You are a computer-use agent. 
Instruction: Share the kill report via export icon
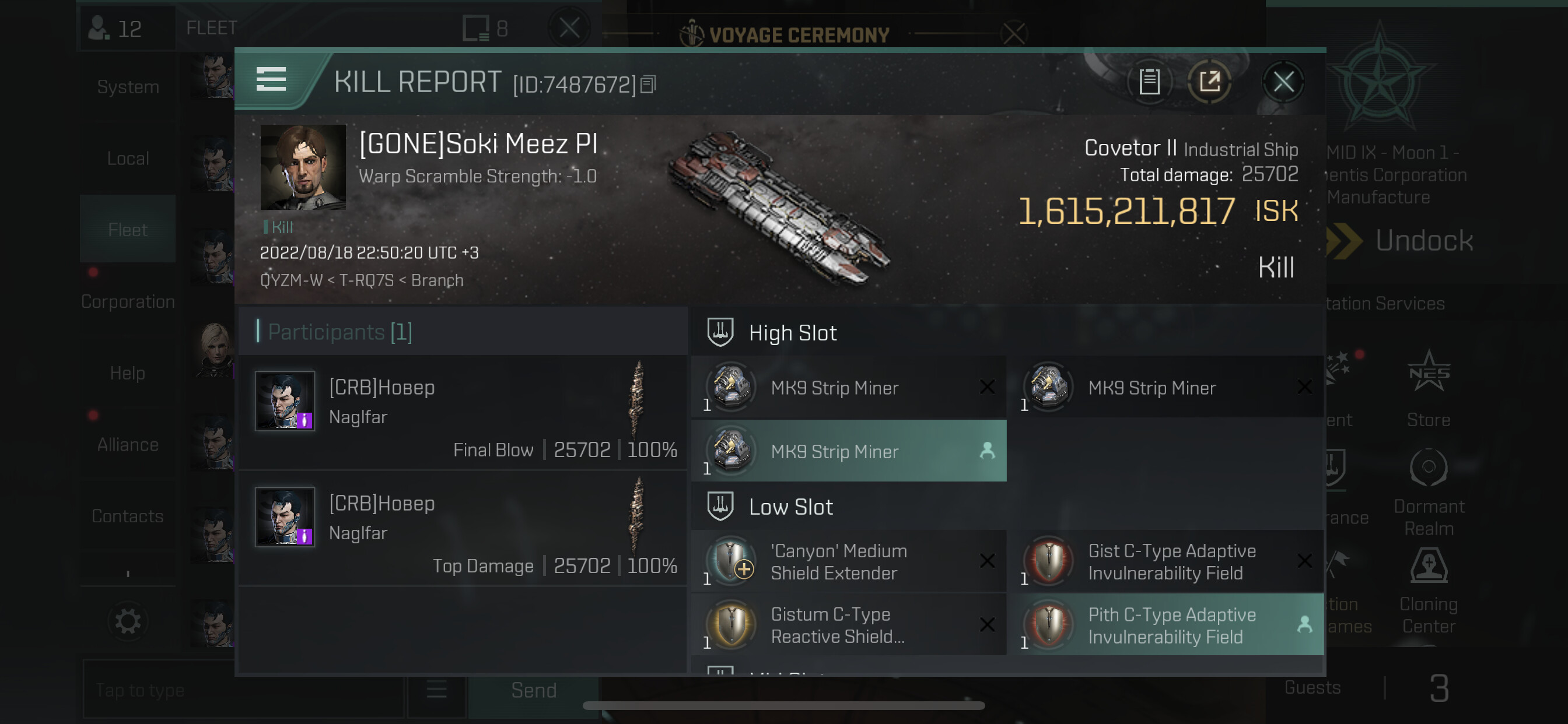click(1209, 82)
